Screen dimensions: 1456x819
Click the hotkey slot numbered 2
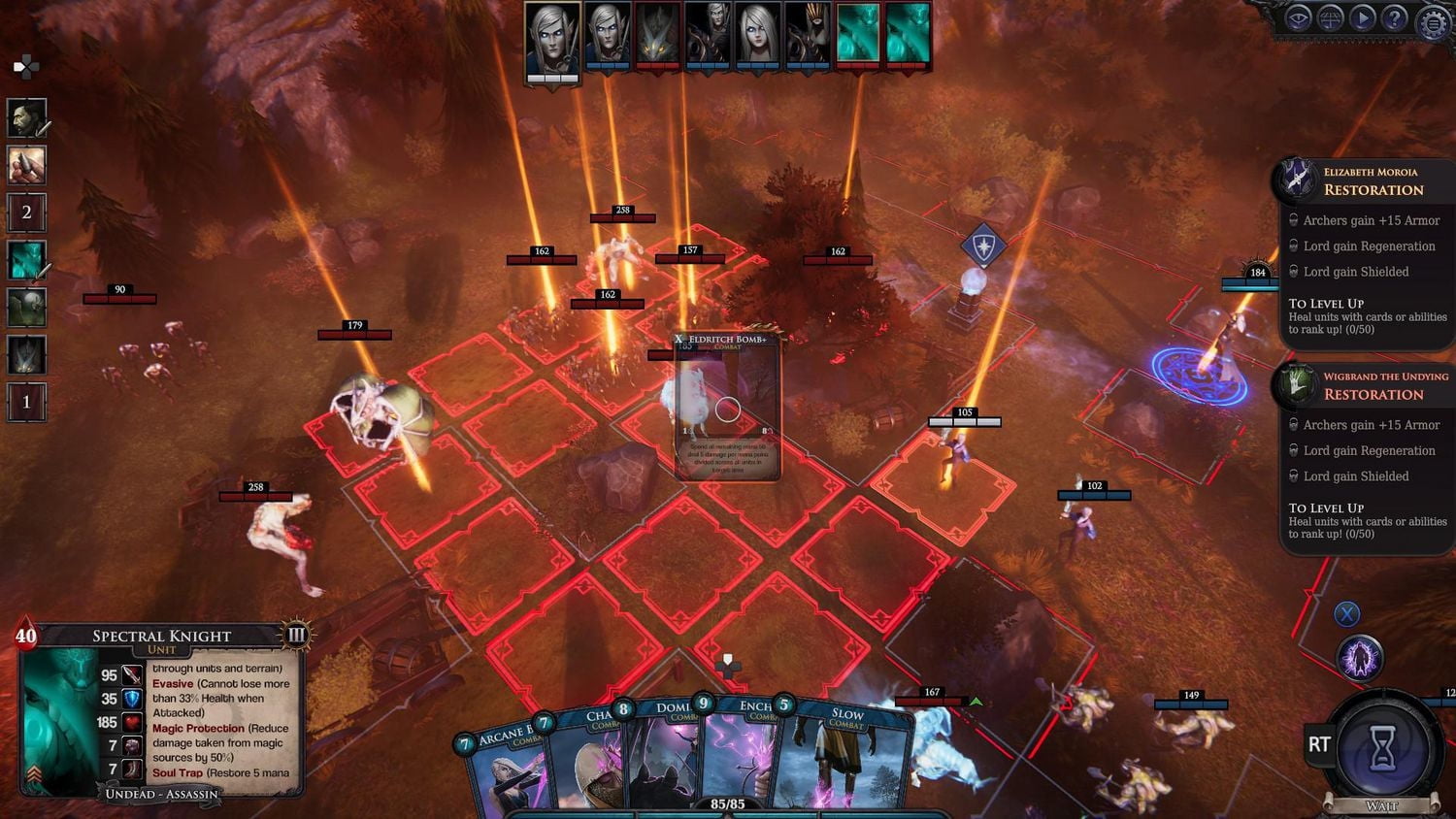pos(26,212)
